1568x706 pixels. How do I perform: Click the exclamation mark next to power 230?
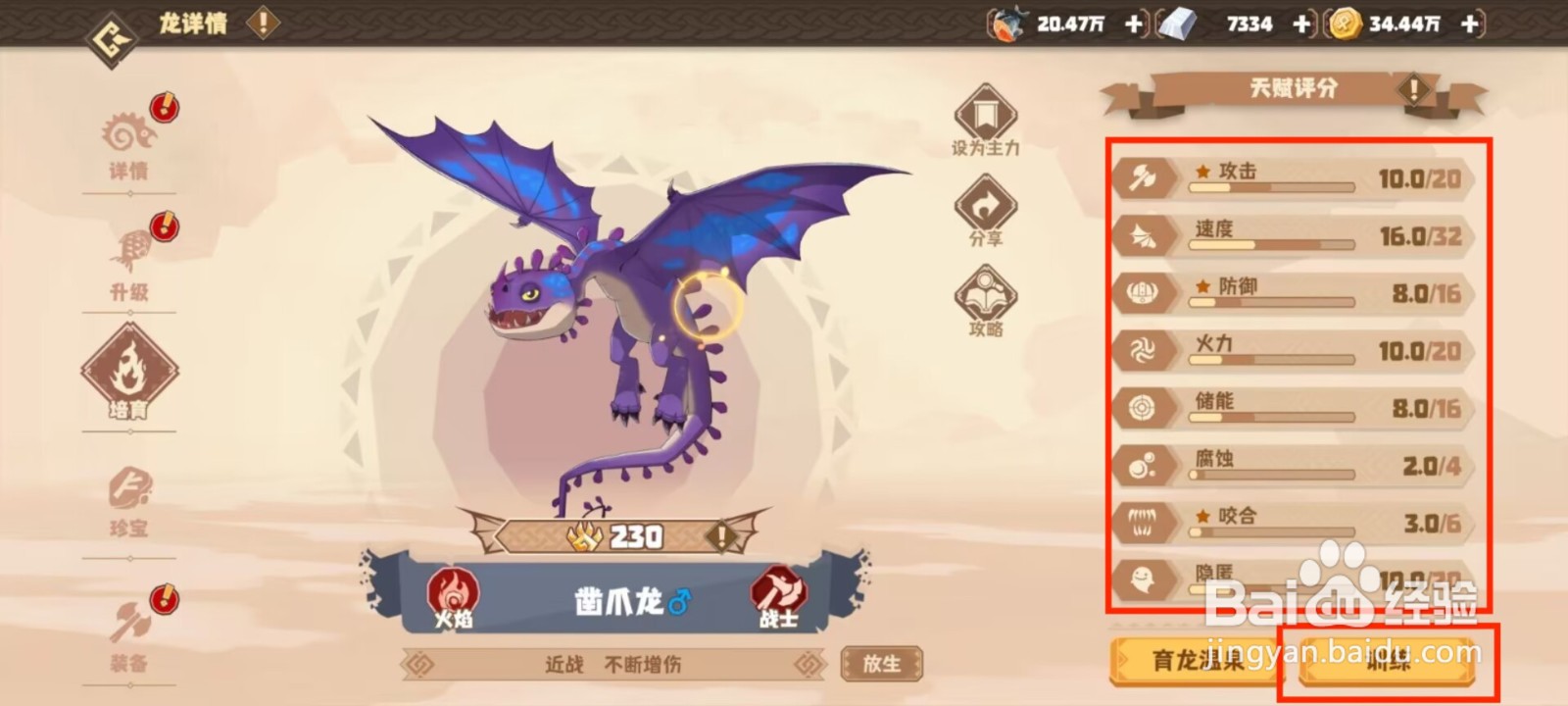coord(720,536)
